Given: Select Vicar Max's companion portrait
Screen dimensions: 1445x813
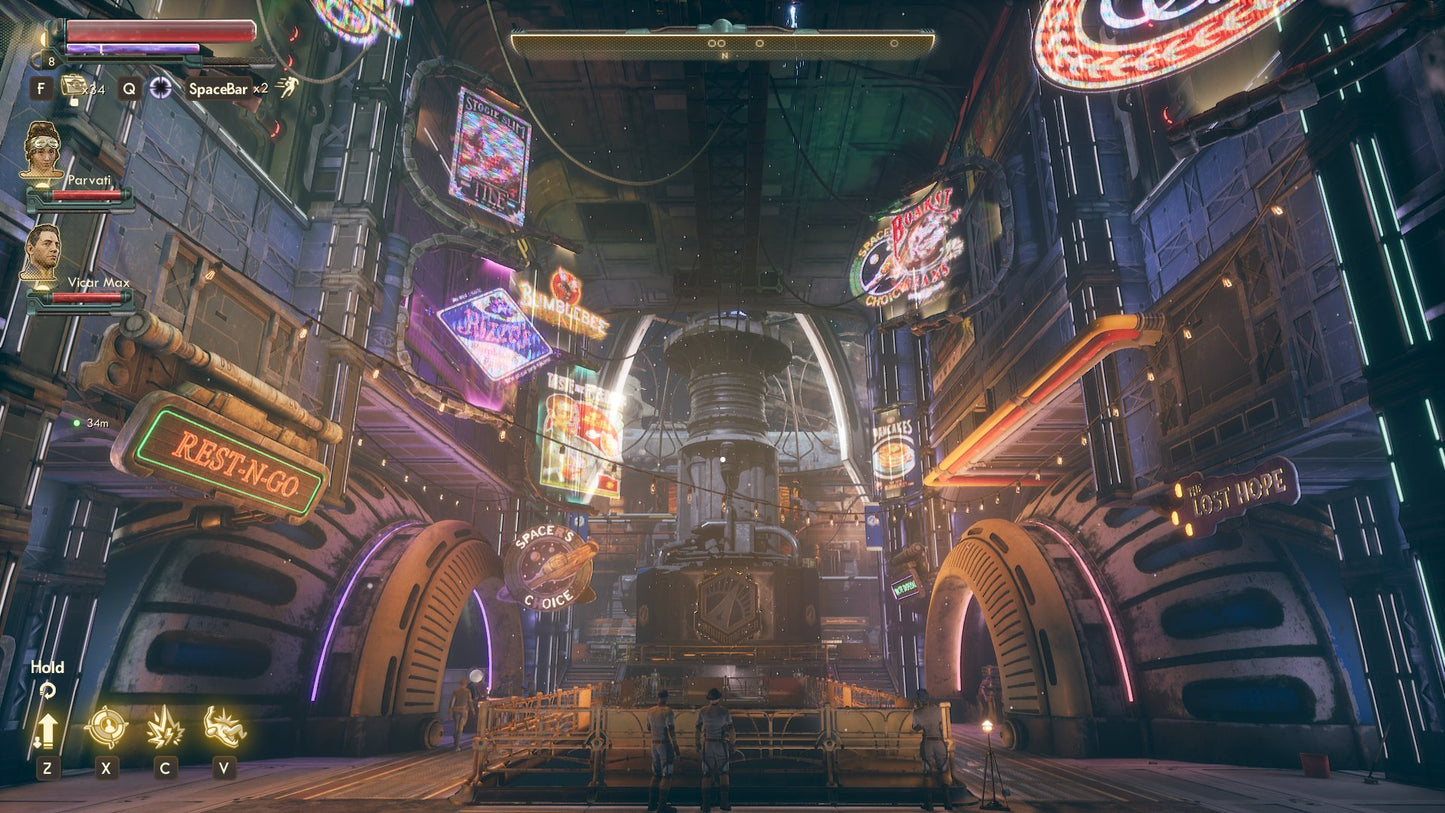Looking at the screenshot, I should [x=41, y=253].
